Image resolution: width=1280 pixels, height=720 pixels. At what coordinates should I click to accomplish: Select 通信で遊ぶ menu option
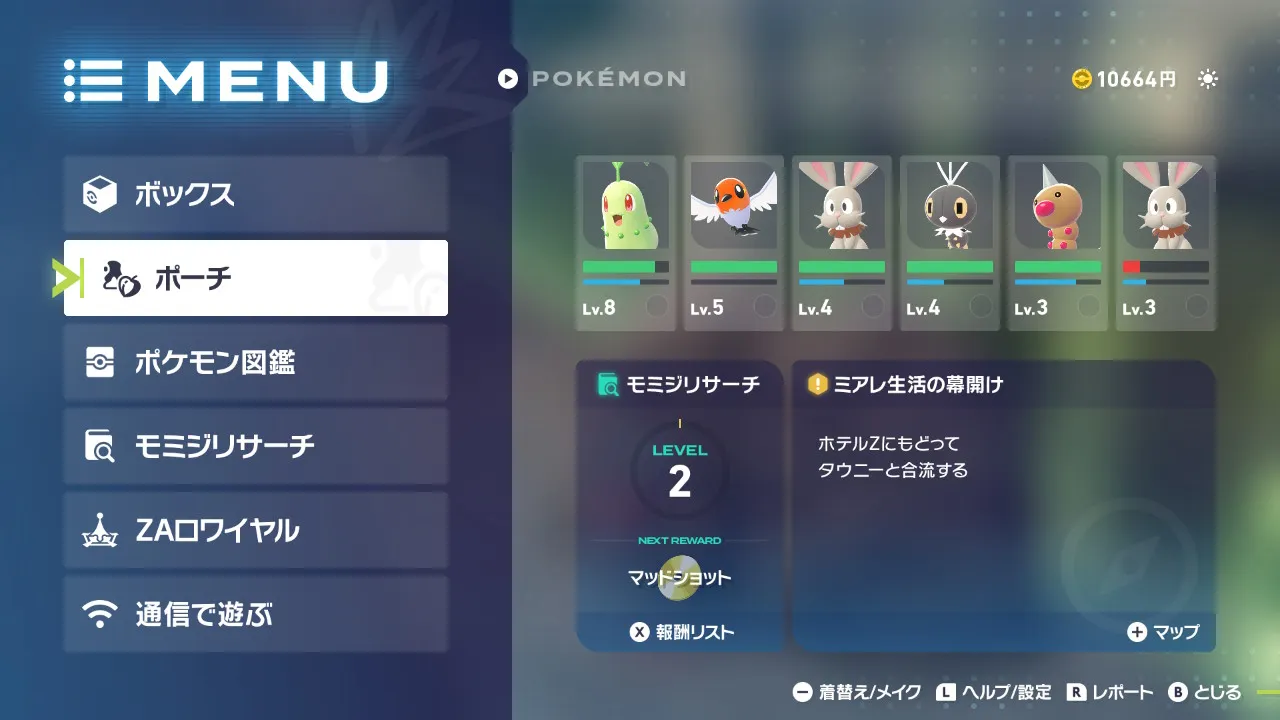tap(255, 614)
